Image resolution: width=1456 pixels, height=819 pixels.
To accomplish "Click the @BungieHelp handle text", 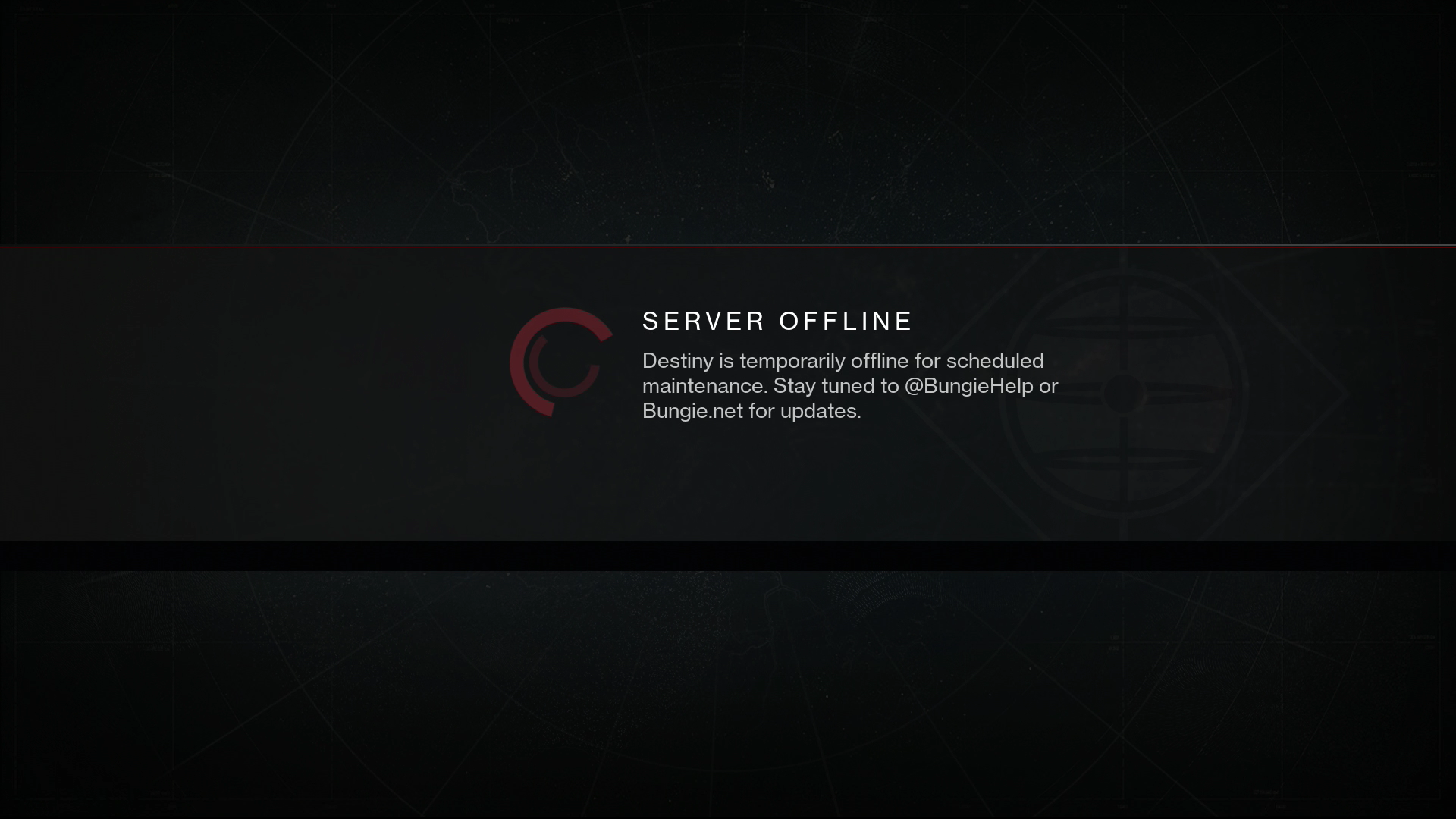I will click(x=970, y=386).
